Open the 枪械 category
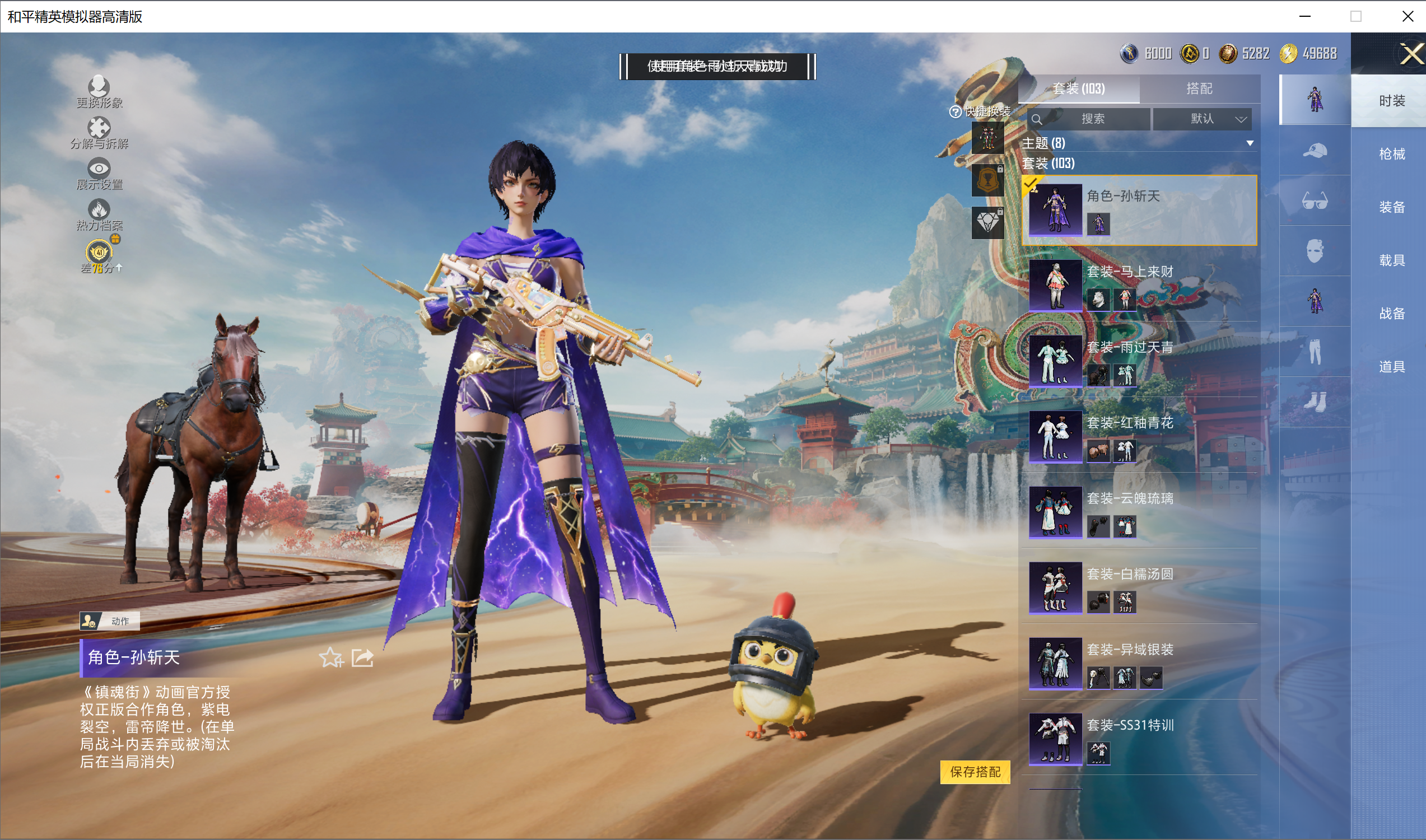This screenshot has height=840, width=1426. click(x=1391, y=154)
